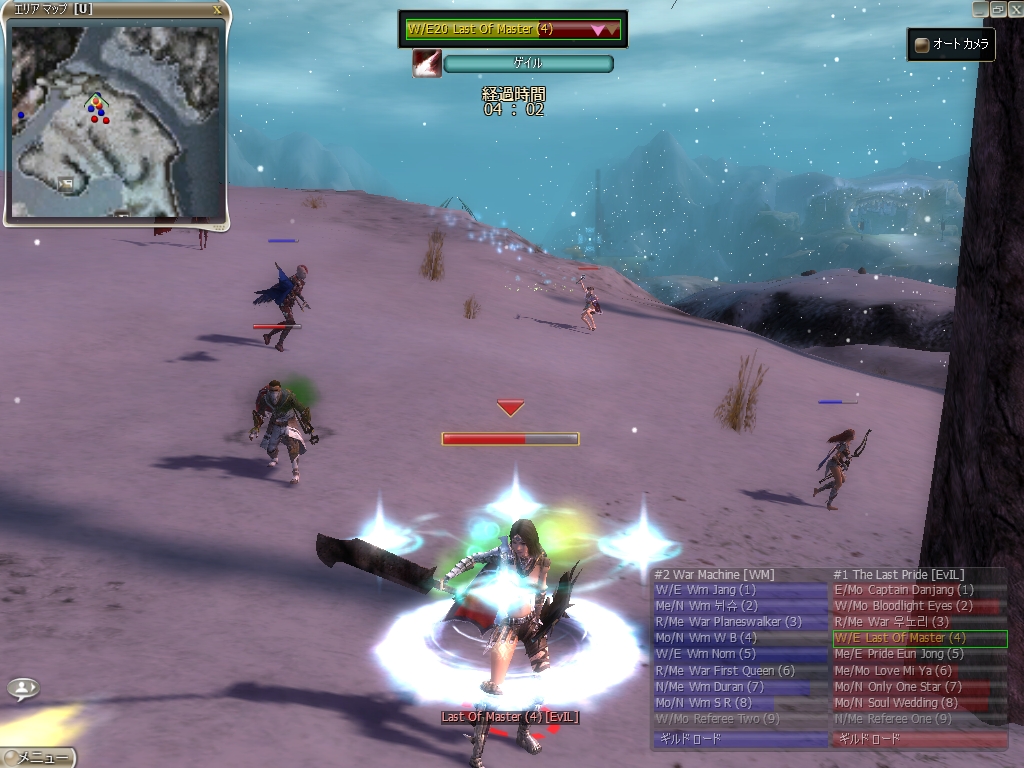
Task: Choose Soul Wedding from the red team
Action: [918, 702]
